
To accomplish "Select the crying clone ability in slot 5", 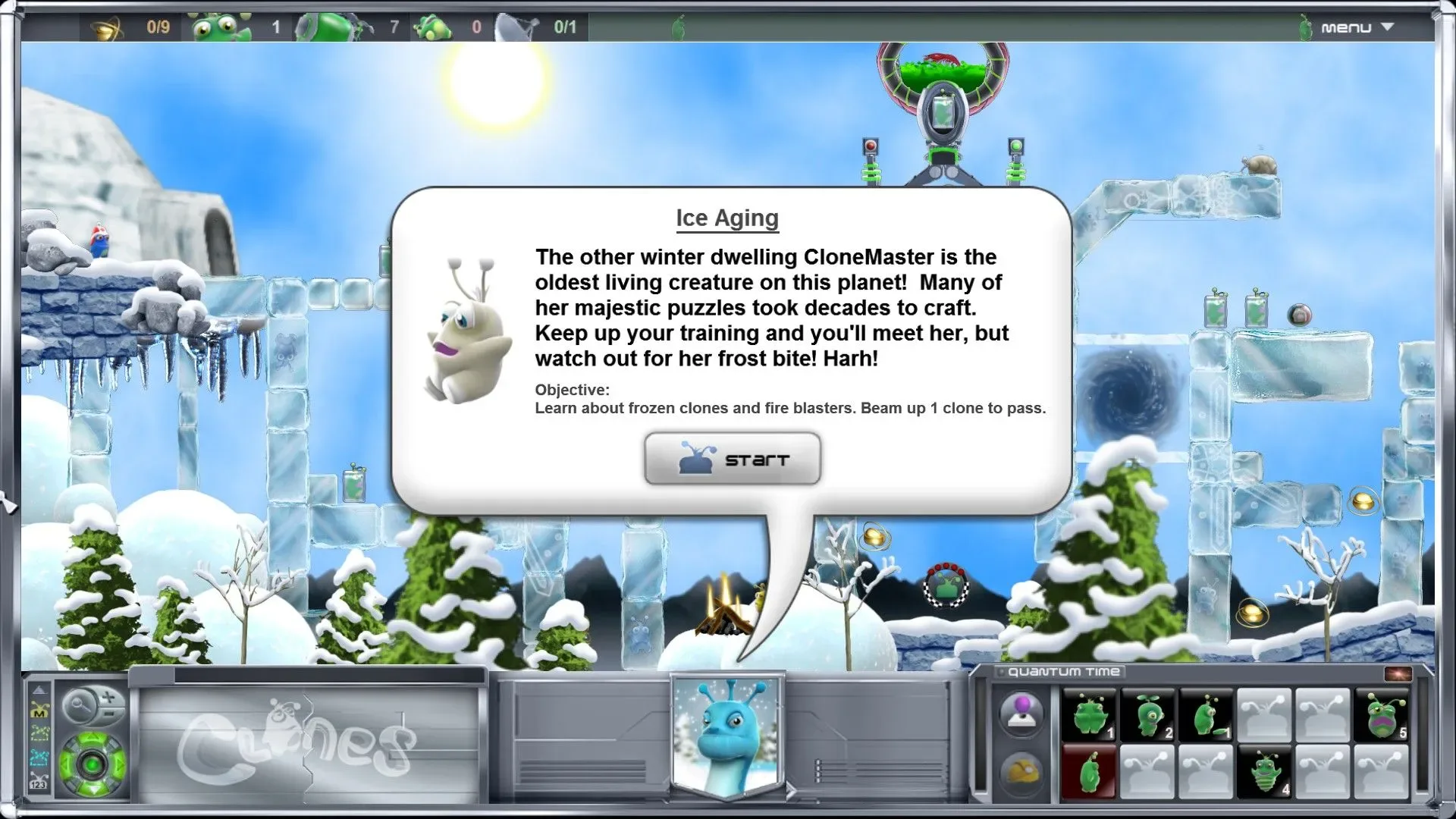I will pos(1382,714).
